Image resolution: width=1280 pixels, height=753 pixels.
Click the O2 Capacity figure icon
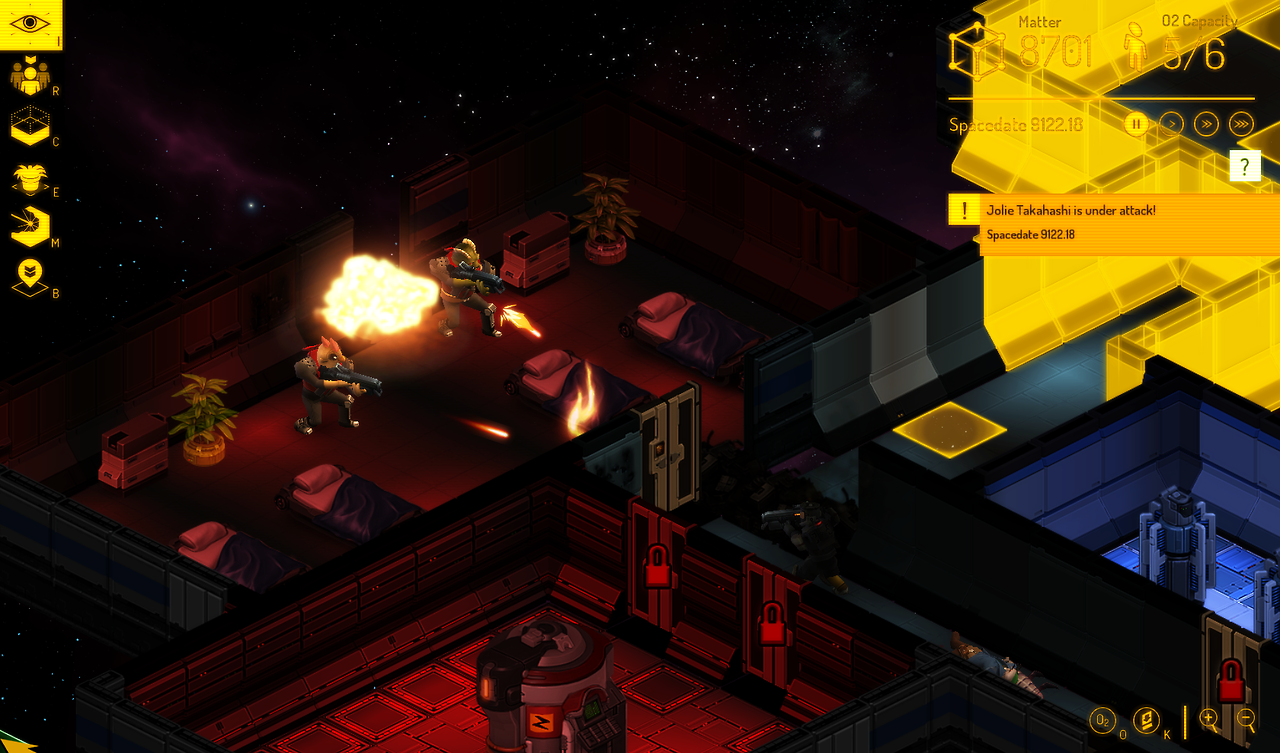[x=1133, y=45]
